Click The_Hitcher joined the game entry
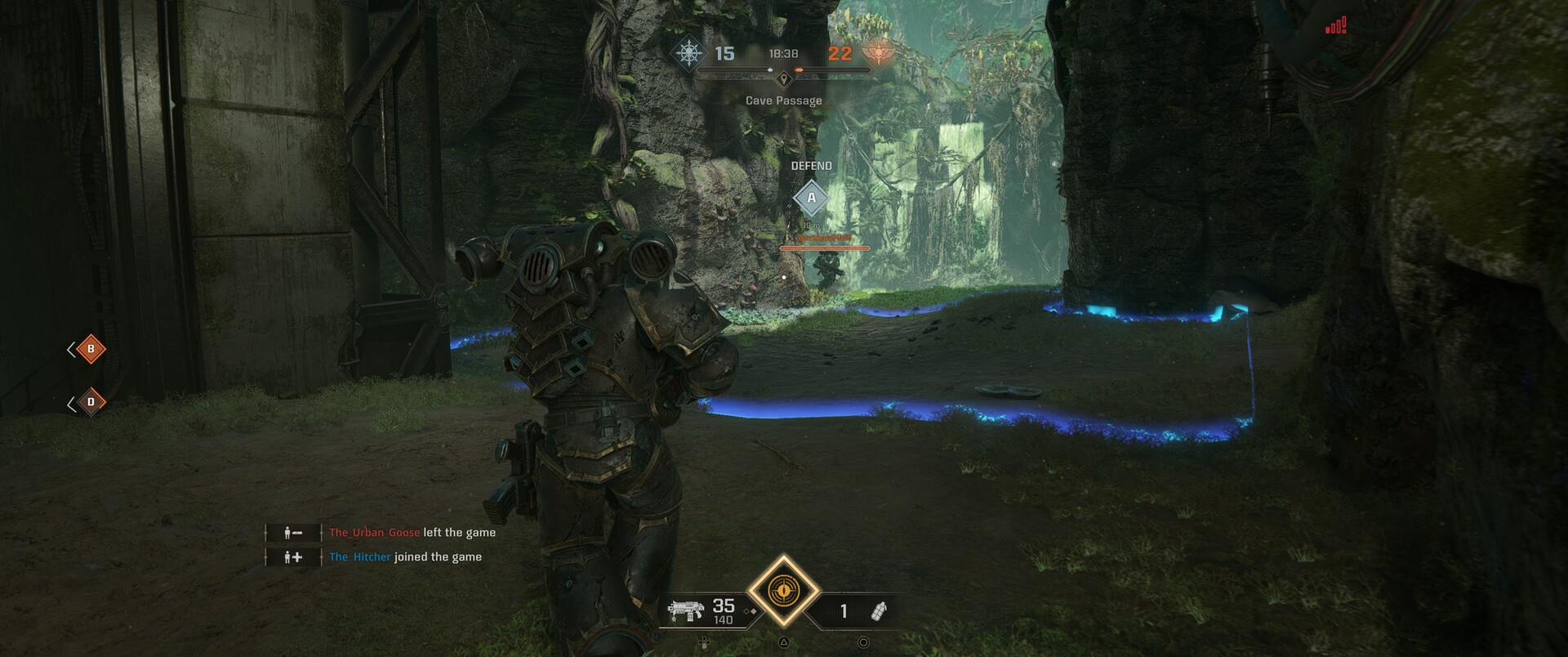Screen dimensions: 1568x657 (x=405, y=557)
